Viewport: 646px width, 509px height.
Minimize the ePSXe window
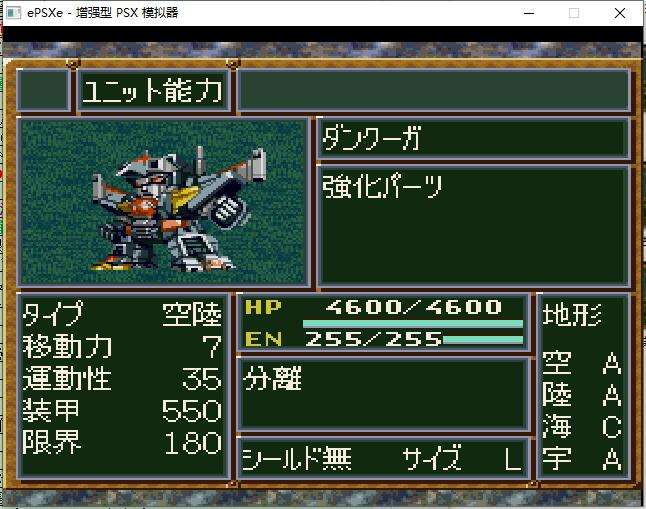[527, 13]
